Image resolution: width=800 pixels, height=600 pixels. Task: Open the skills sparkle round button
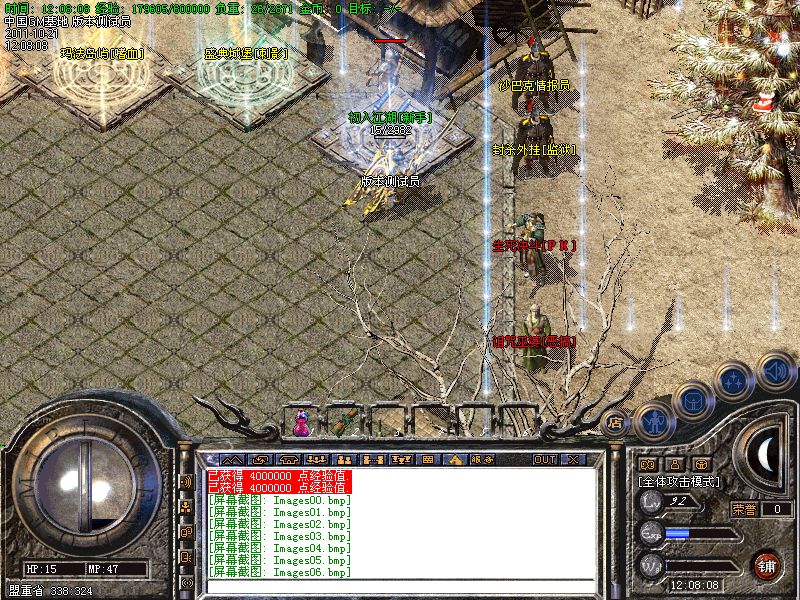click(735, 381)
